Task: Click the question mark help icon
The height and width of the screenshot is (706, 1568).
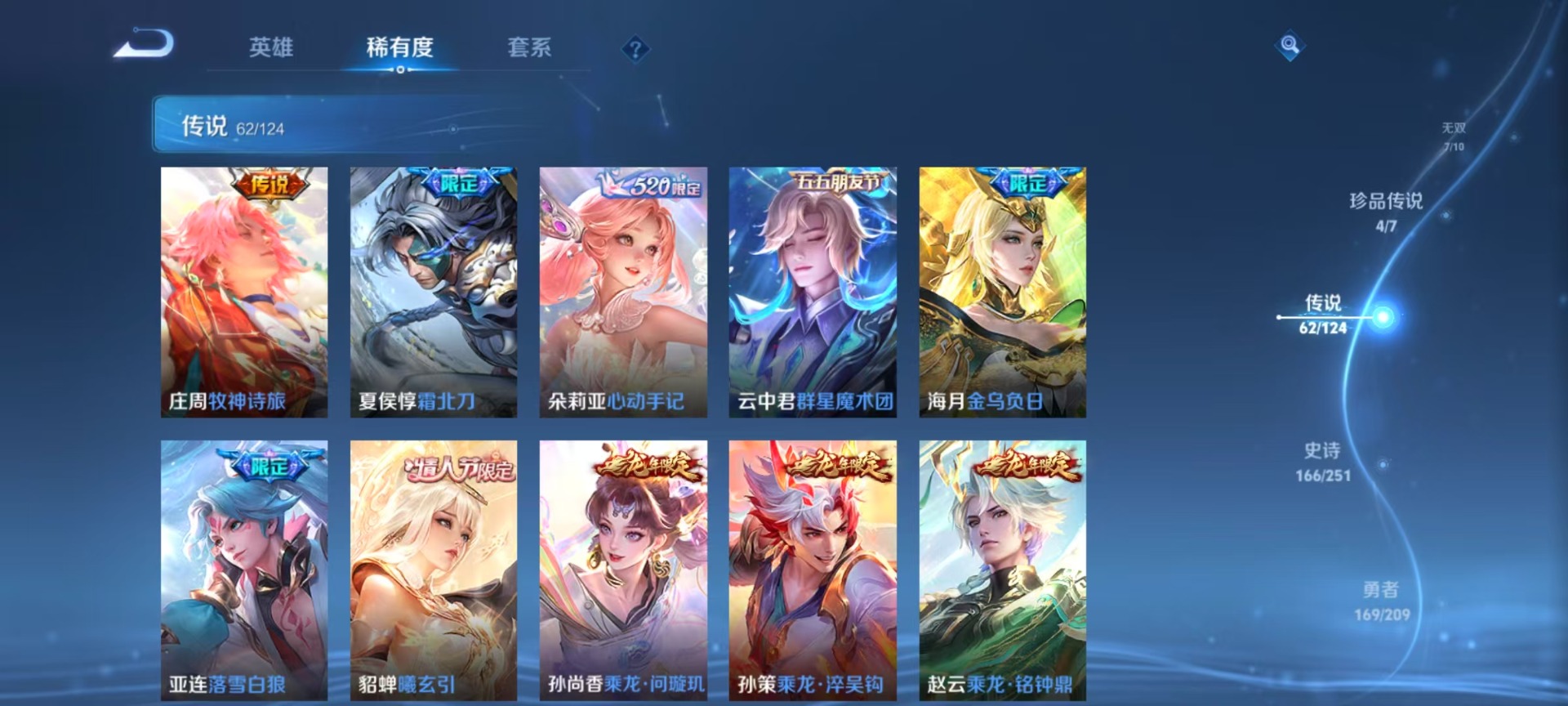Action: pos(635,49)
